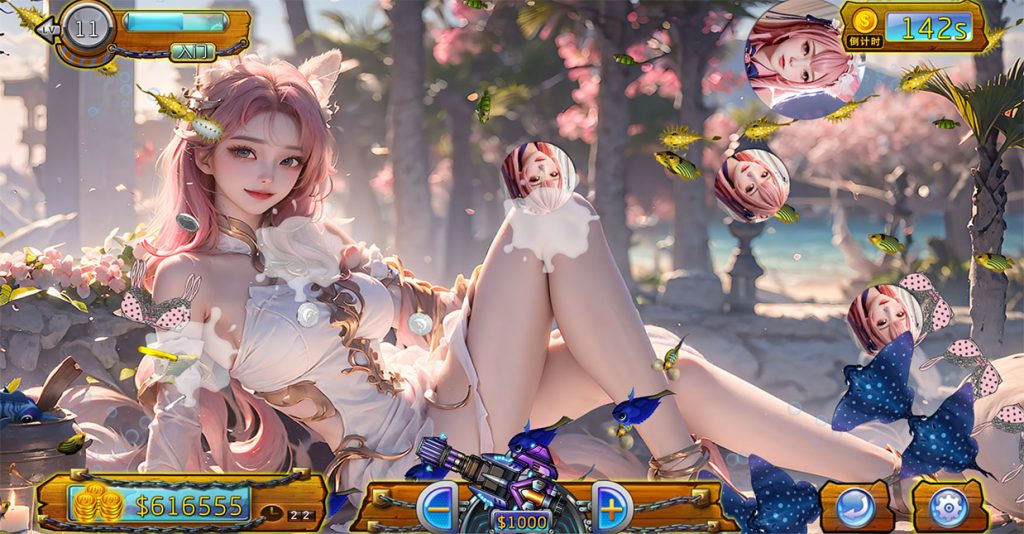This screenshot has width=1024, height=534.
Task: Increase the cannon bet with the plus button
Action: [x=611, y=505]
